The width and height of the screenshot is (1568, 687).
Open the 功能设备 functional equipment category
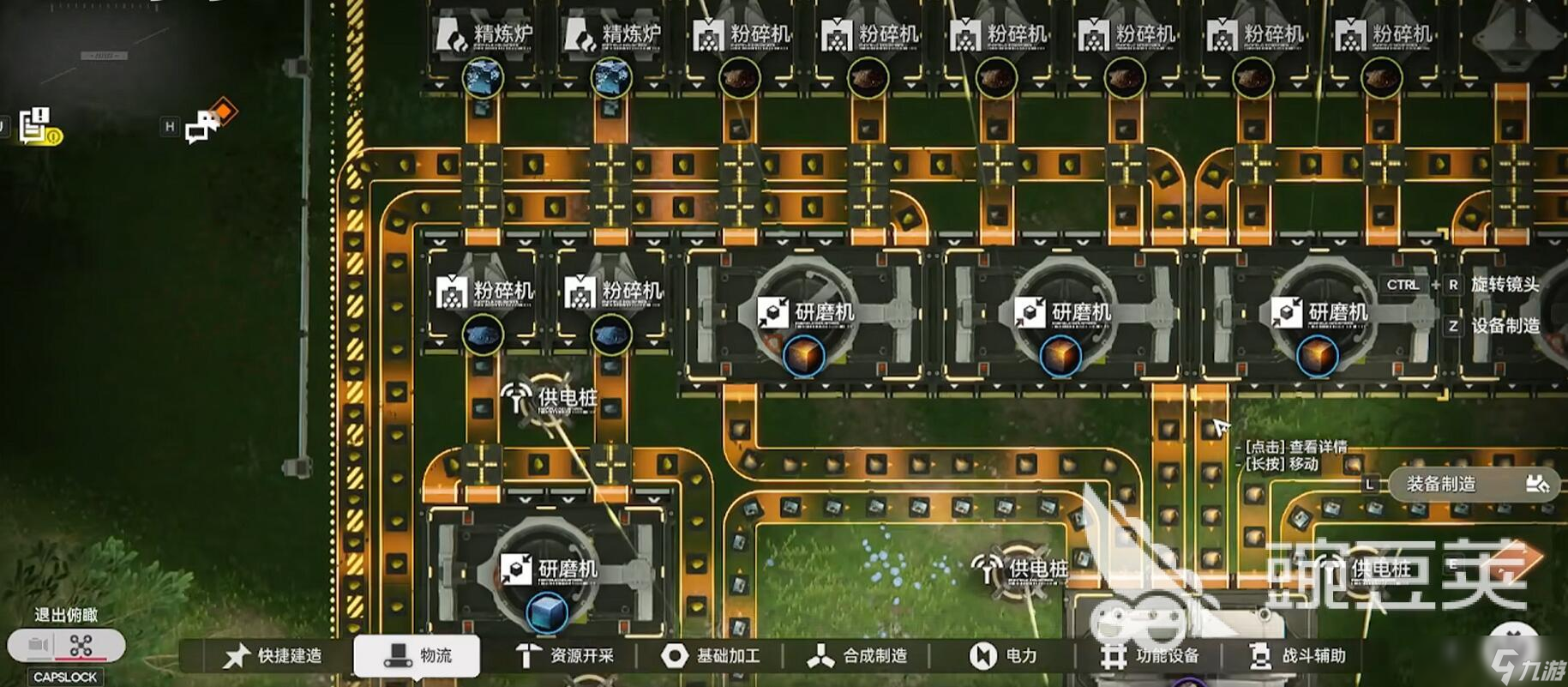1150,656
